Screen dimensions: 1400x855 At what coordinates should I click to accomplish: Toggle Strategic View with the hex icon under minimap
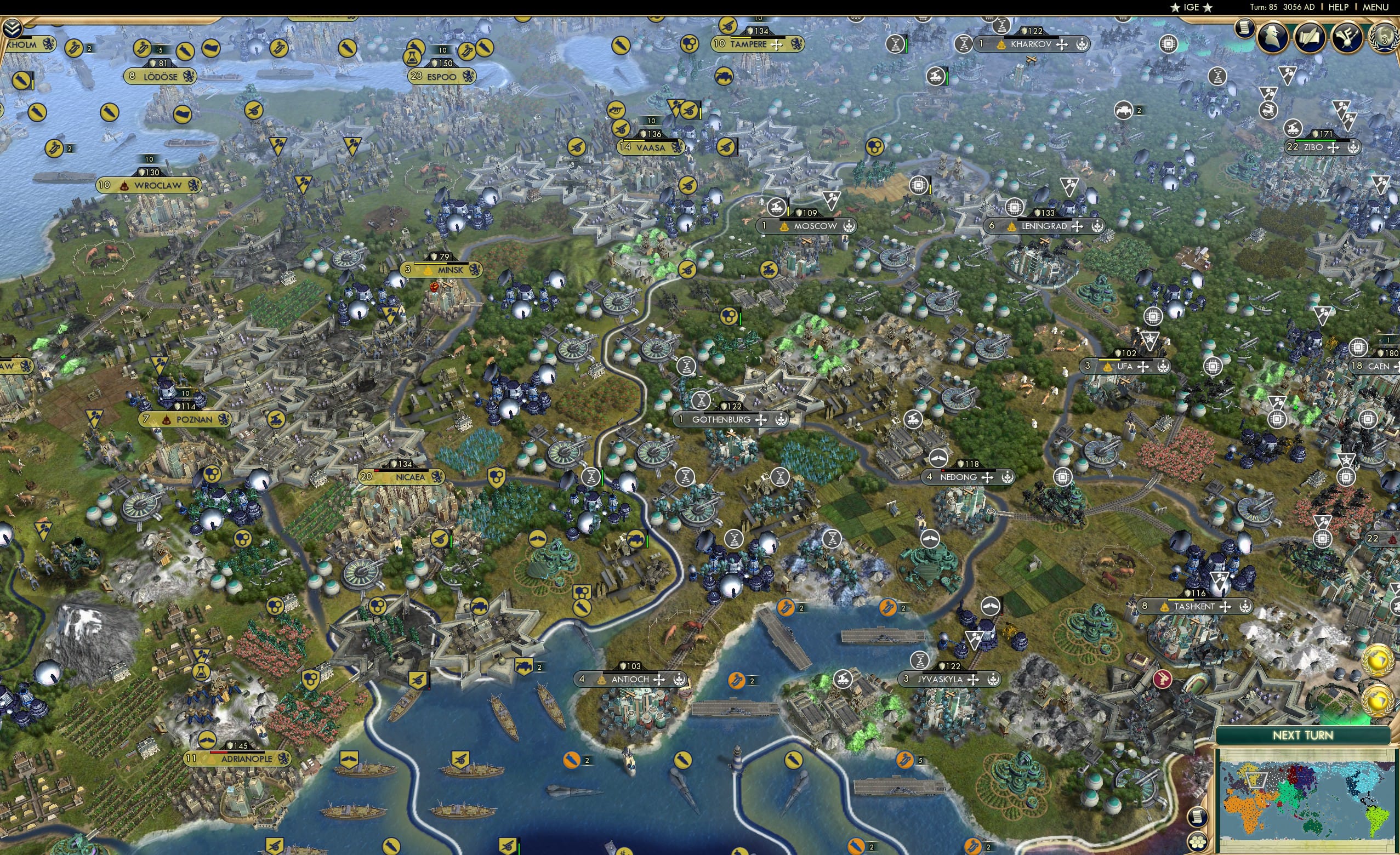pos(1198,842)
